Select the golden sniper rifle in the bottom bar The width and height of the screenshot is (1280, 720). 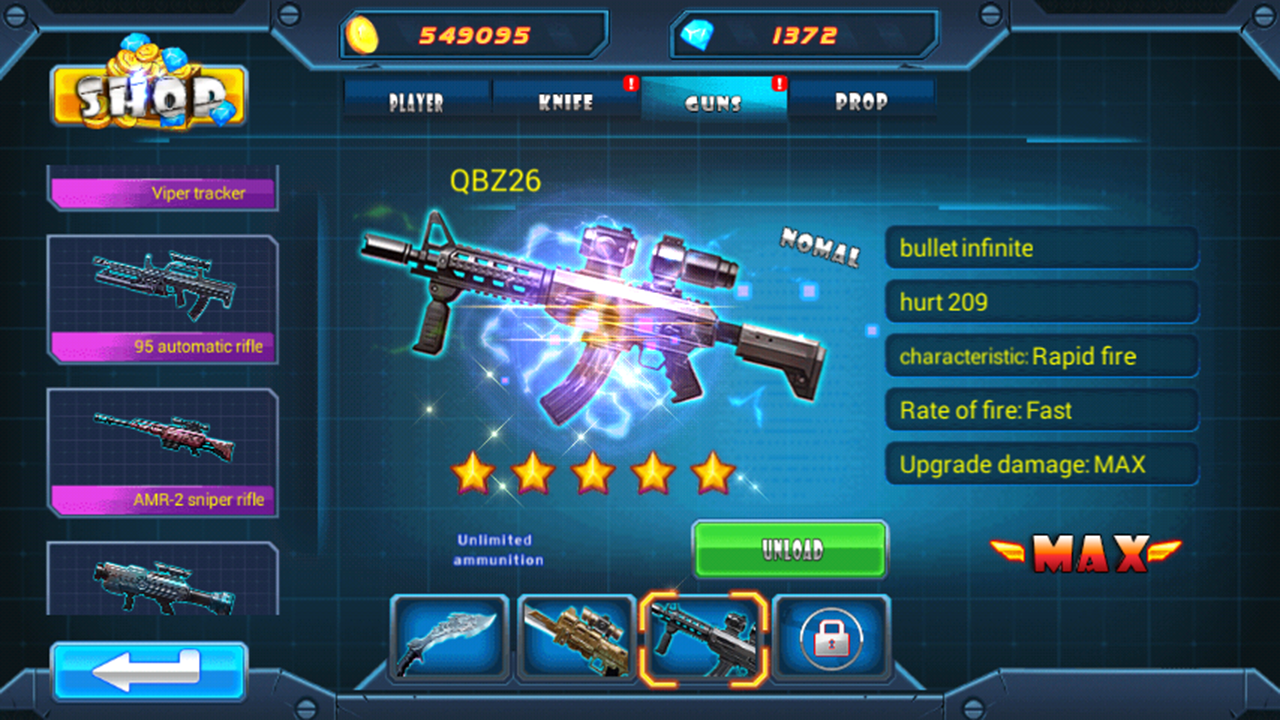click(576, 637)
